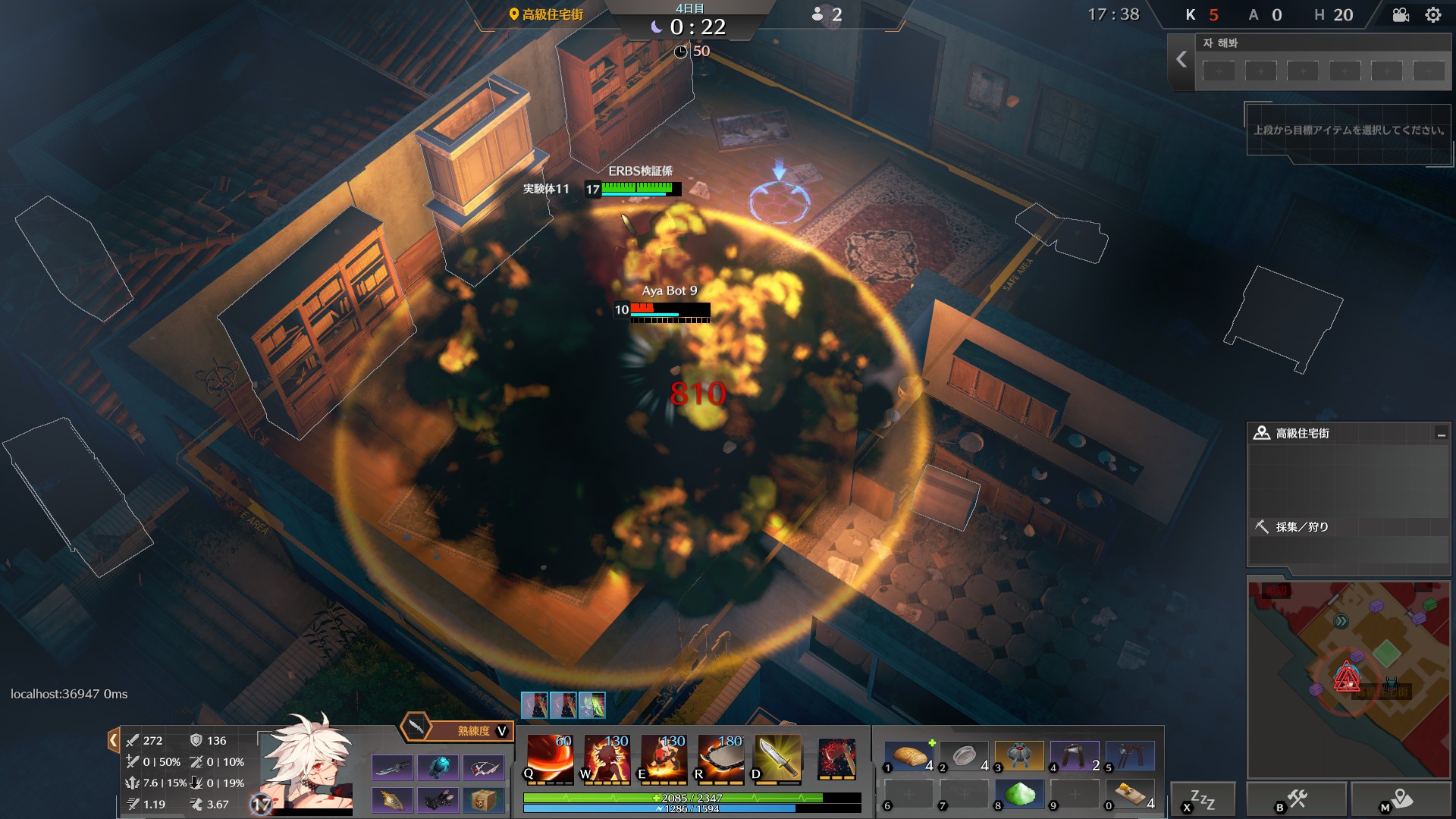Select the mousetrap with cheese slot
The height and width of the screenshot is (819, 1456).
point(1130,794)
